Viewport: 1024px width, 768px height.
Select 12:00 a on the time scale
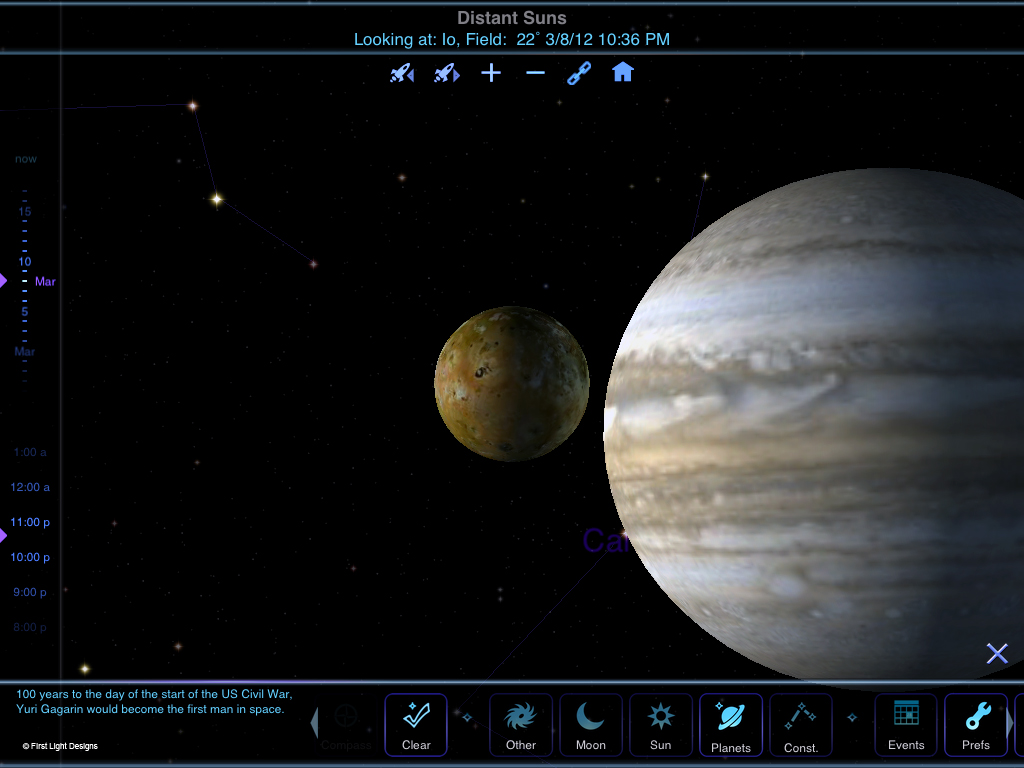click(30, 487)
